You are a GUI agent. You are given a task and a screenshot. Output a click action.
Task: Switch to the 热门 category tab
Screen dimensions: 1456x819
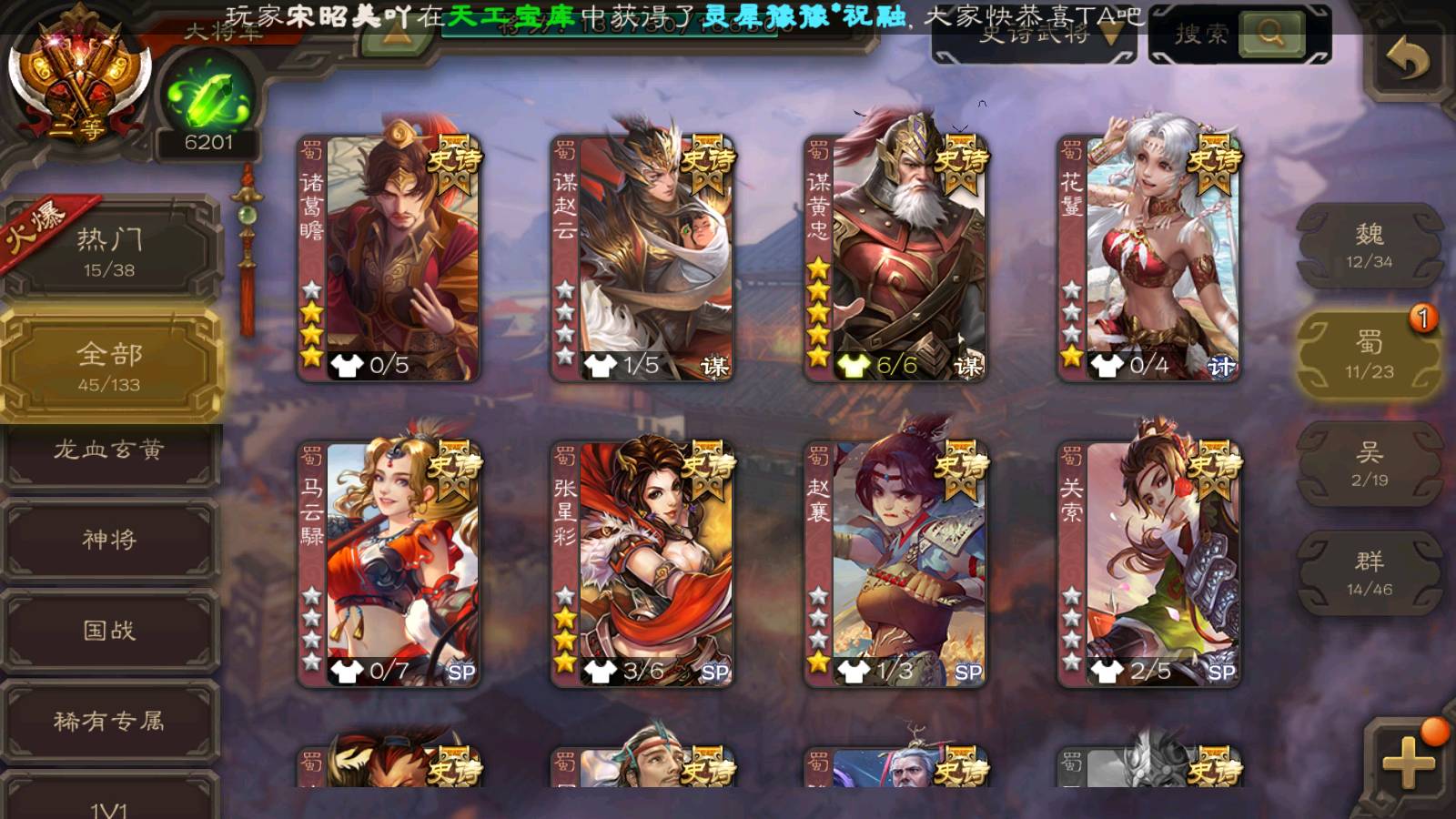tap(109, 251)
